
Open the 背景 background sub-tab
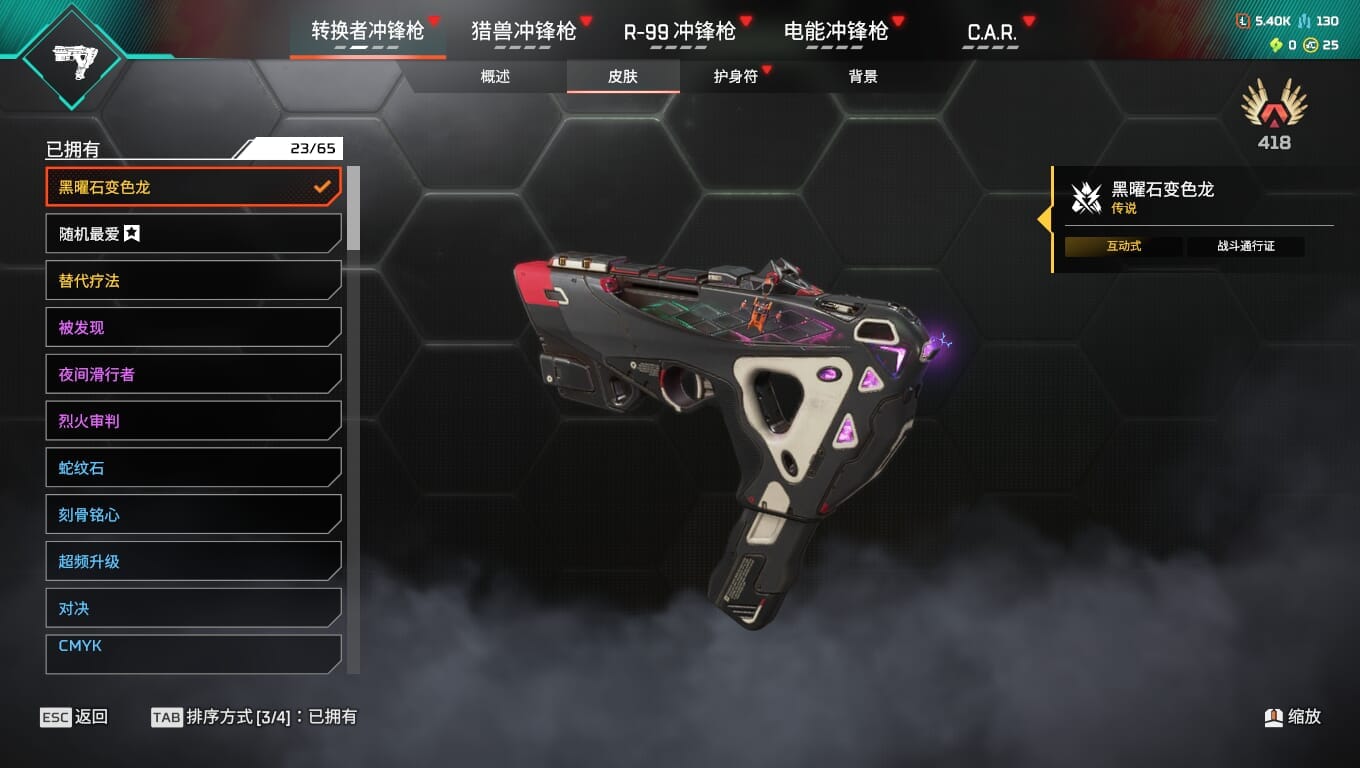(x=862, y=76)
